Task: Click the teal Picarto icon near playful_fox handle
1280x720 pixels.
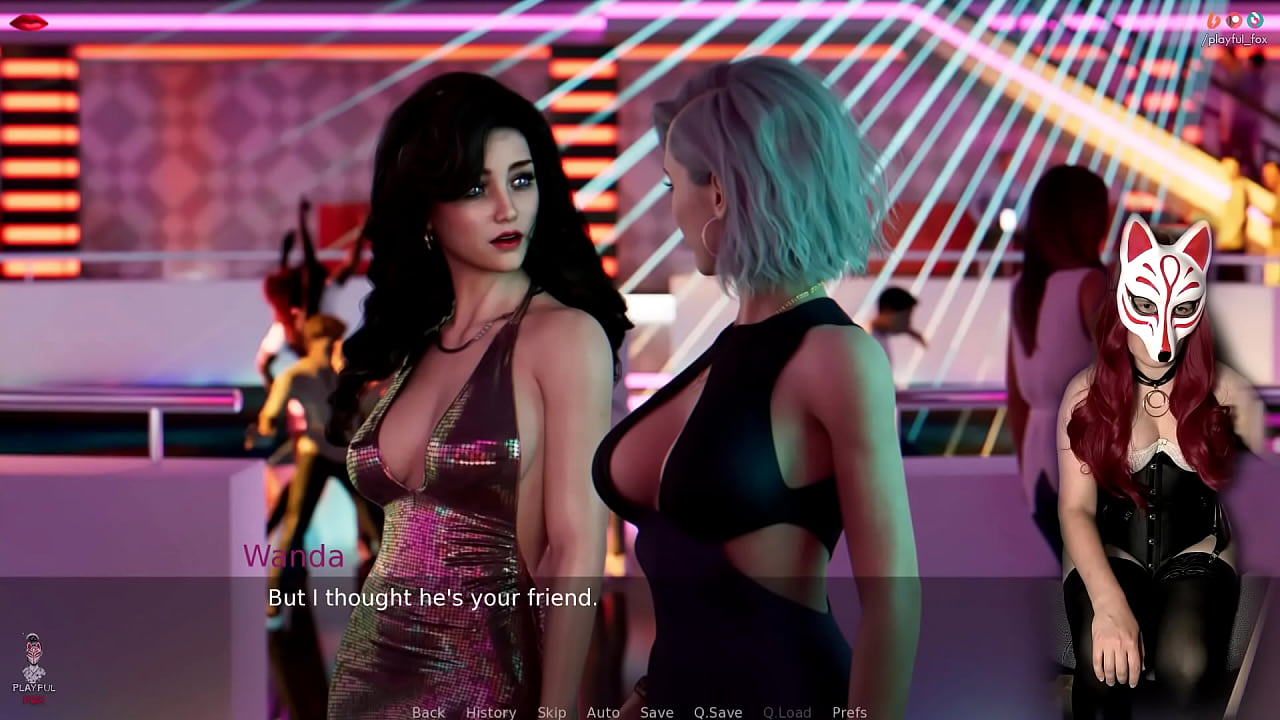Action: tap(1255, 20)
